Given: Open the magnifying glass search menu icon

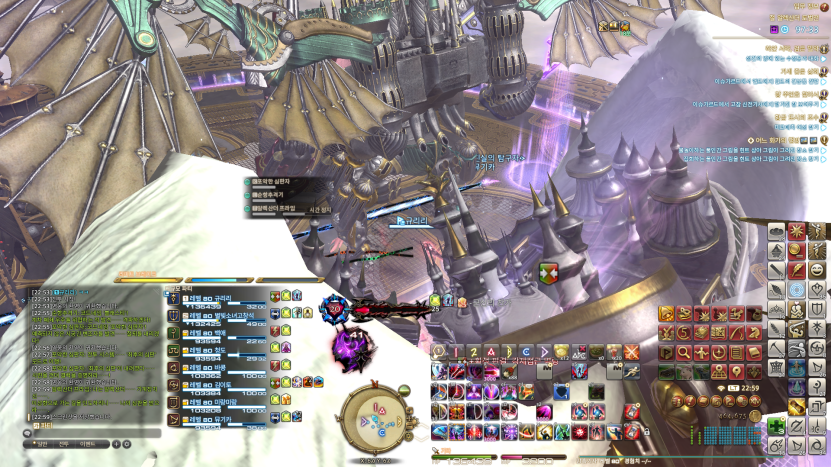Looking at the screenshot, I should click(x=682, y=352).
